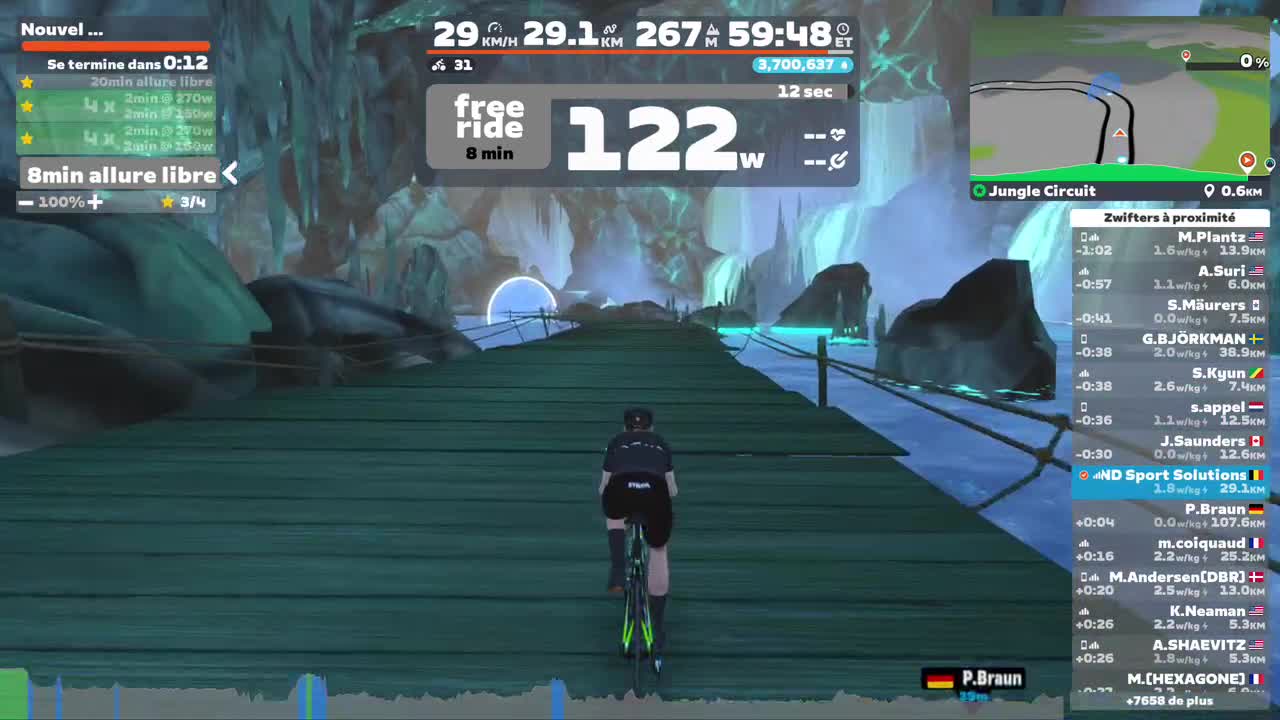This screenshot has width=1280, height=720.
Task: Click the phone icon next to s.appel
Action: click(x=1084, y=407)
